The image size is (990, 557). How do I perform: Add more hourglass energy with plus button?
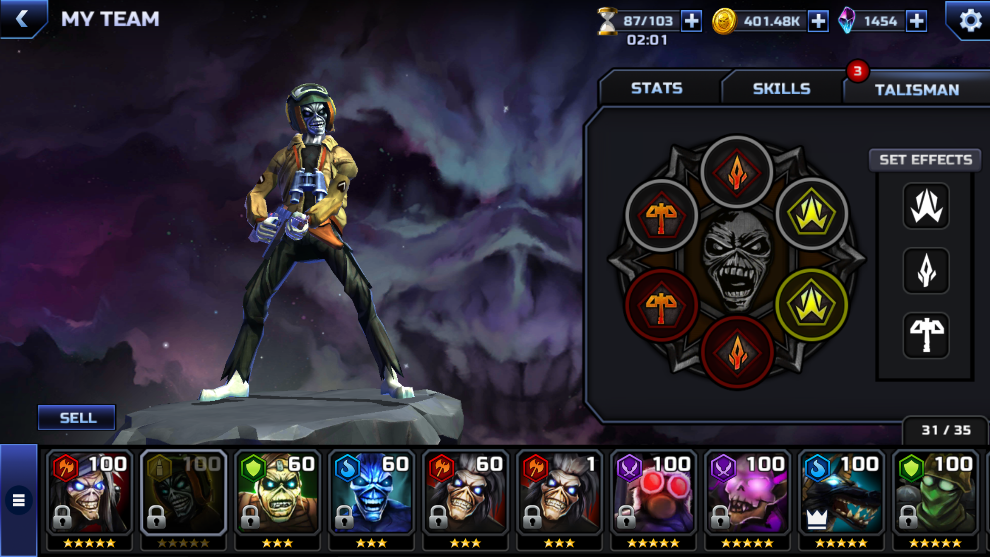(691, 21)
